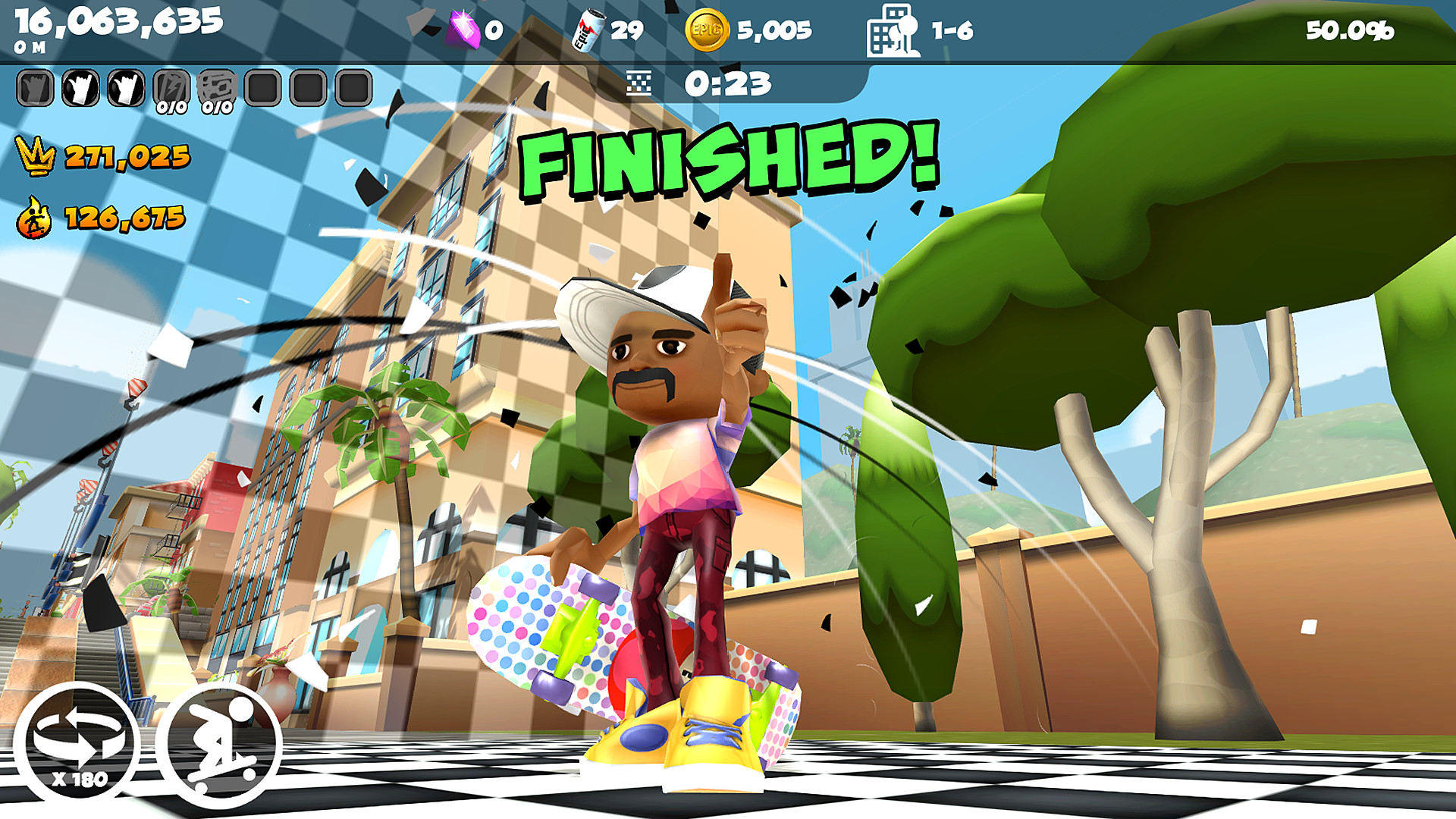
Task: Tap the checkered flag timer icon
Action: (639, 83)
